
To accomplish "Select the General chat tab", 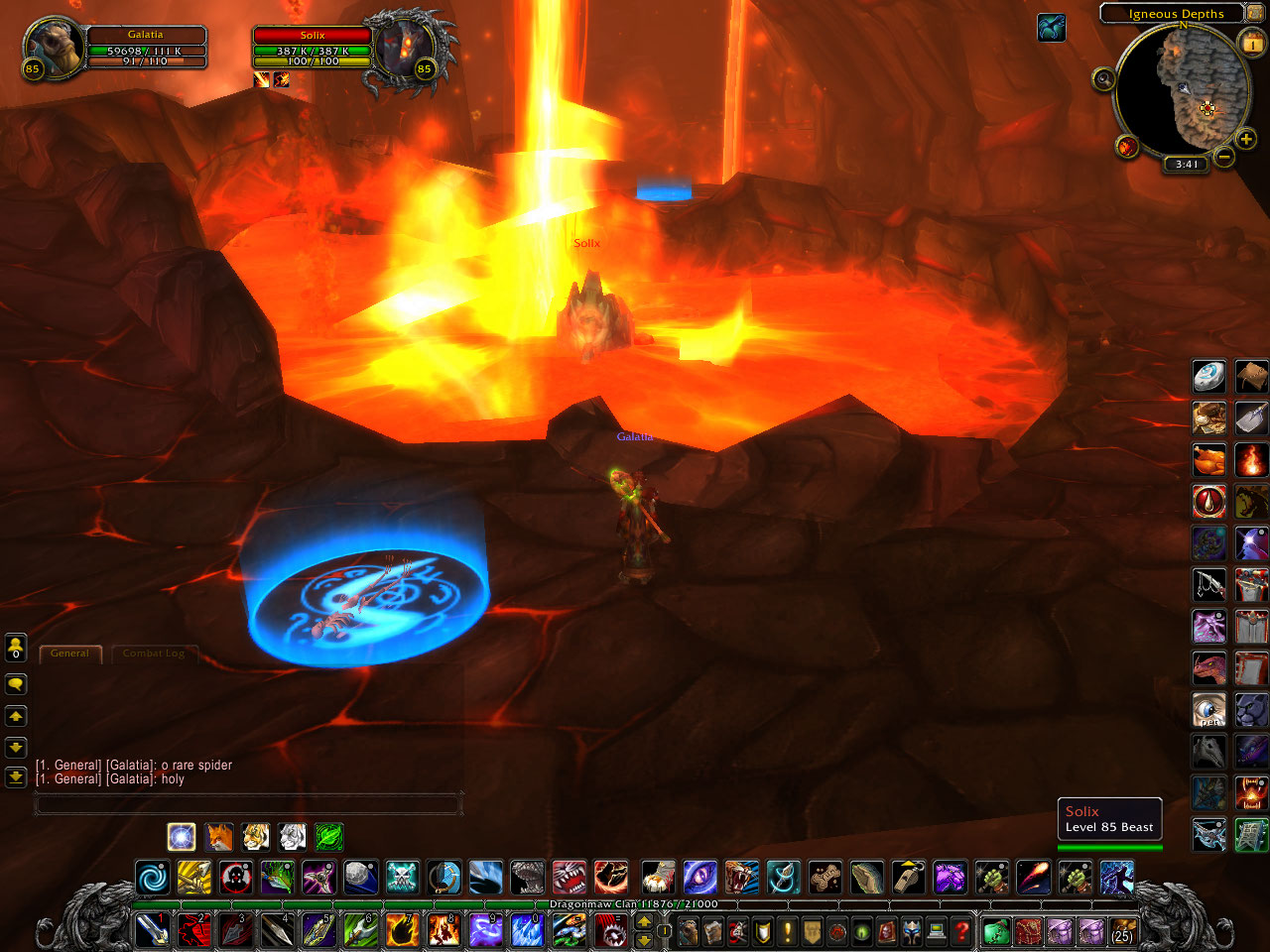I will click(x=69, y=654).
